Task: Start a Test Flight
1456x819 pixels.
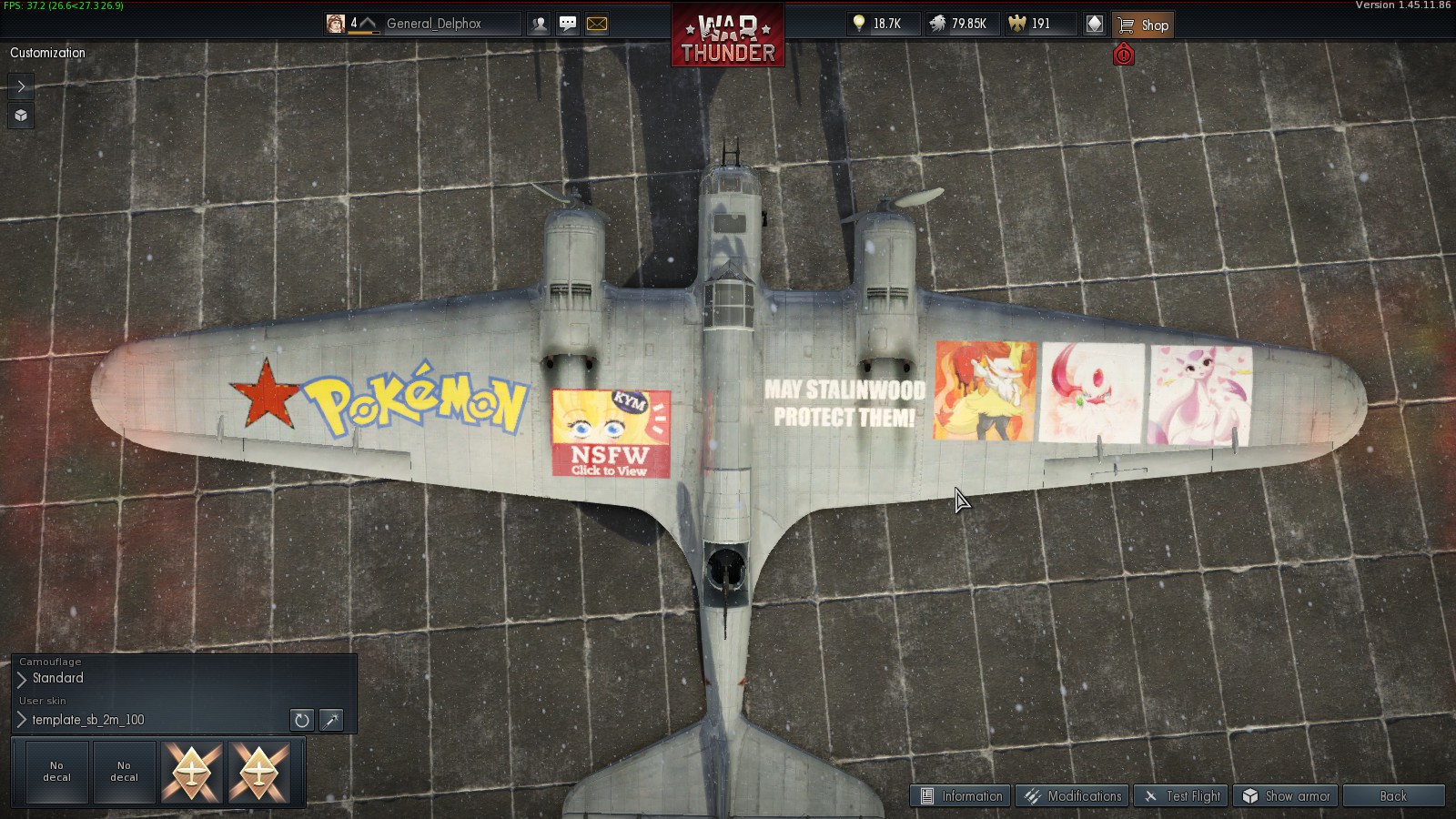Action: tap(1182, 796)
